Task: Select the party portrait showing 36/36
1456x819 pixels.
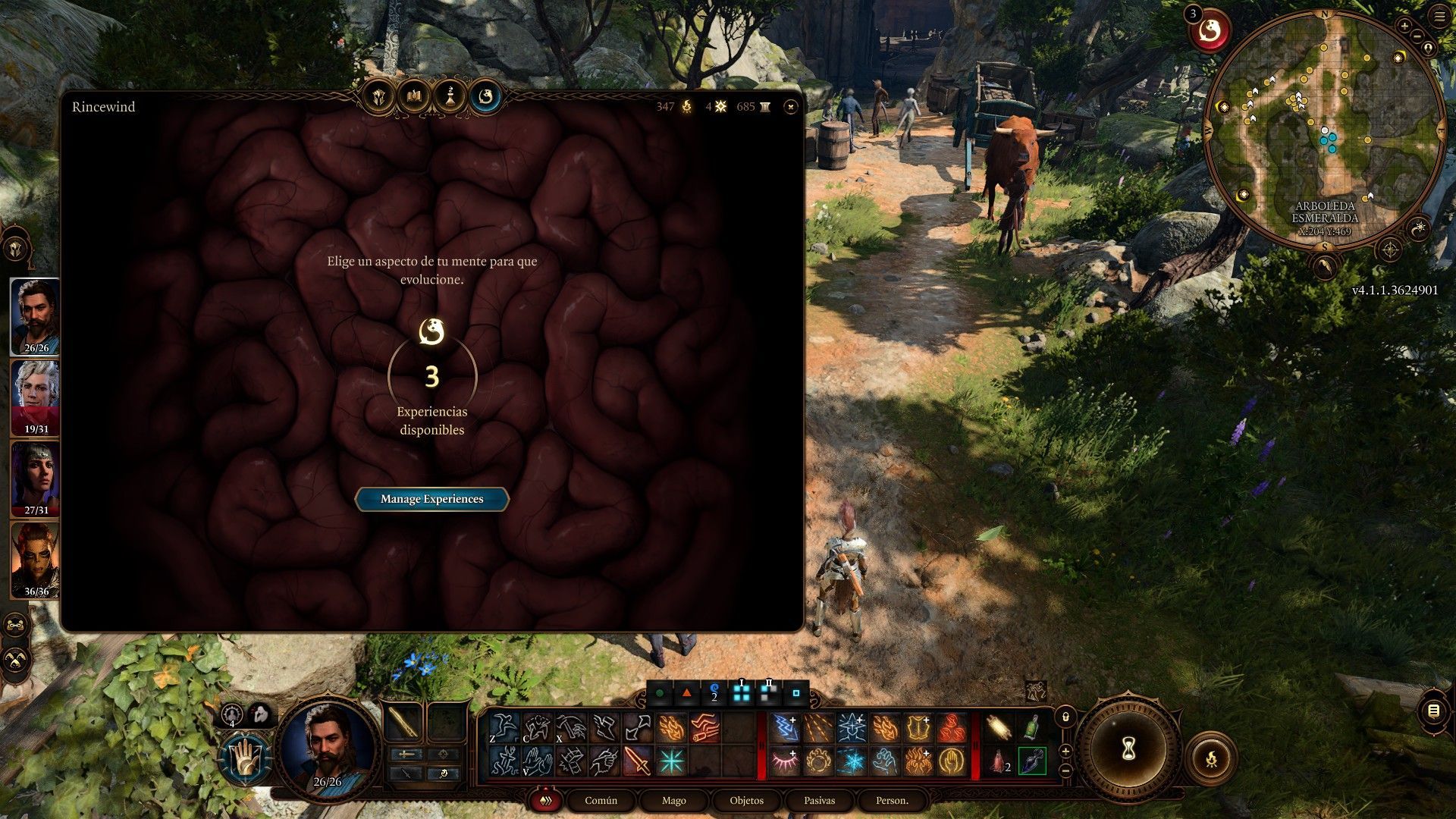Action: 36,560
